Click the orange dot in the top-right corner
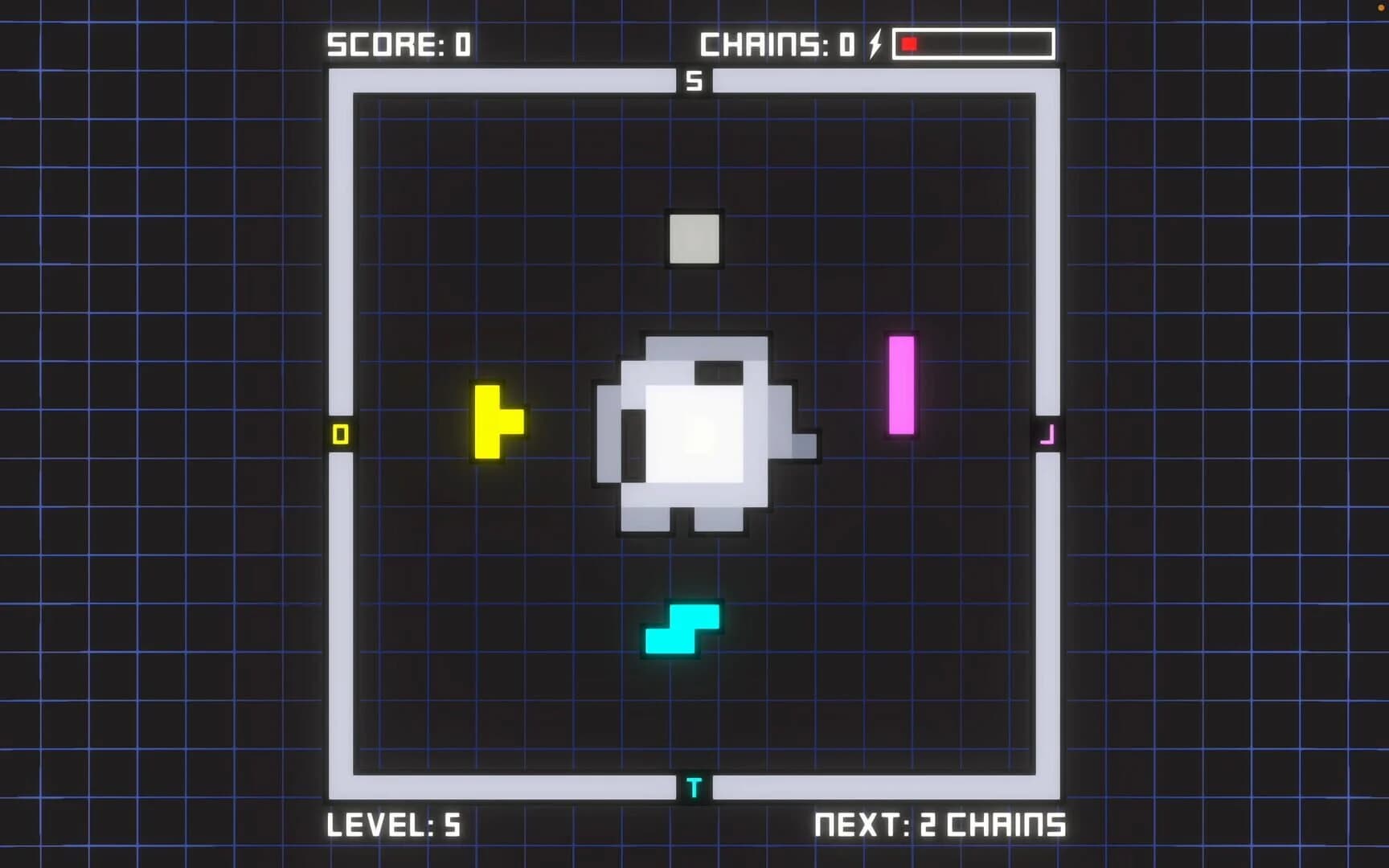1389x868 pixels. pos(1381,6)
